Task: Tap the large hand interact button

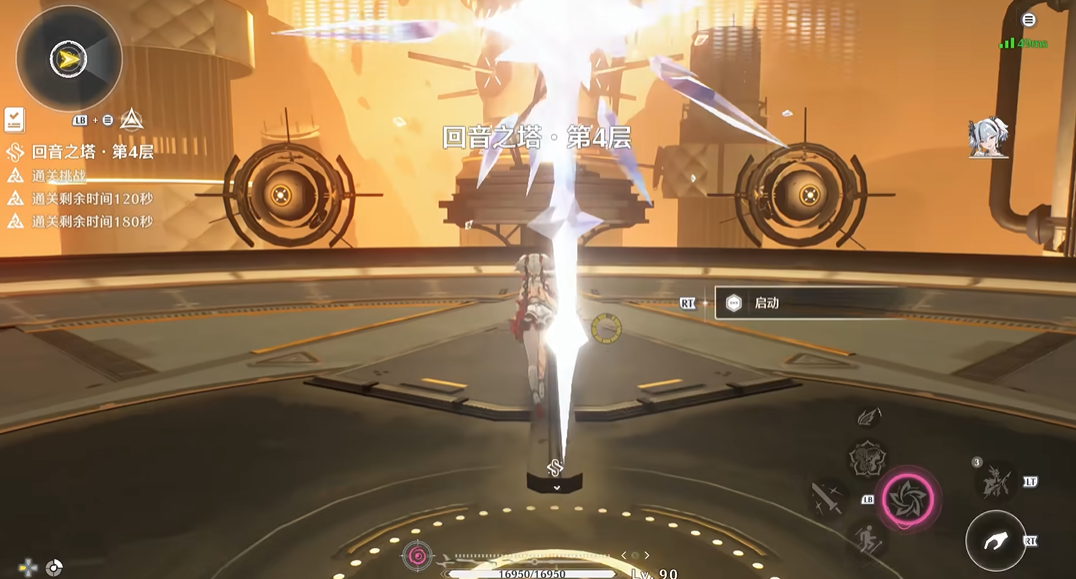Action: (996, 541)
